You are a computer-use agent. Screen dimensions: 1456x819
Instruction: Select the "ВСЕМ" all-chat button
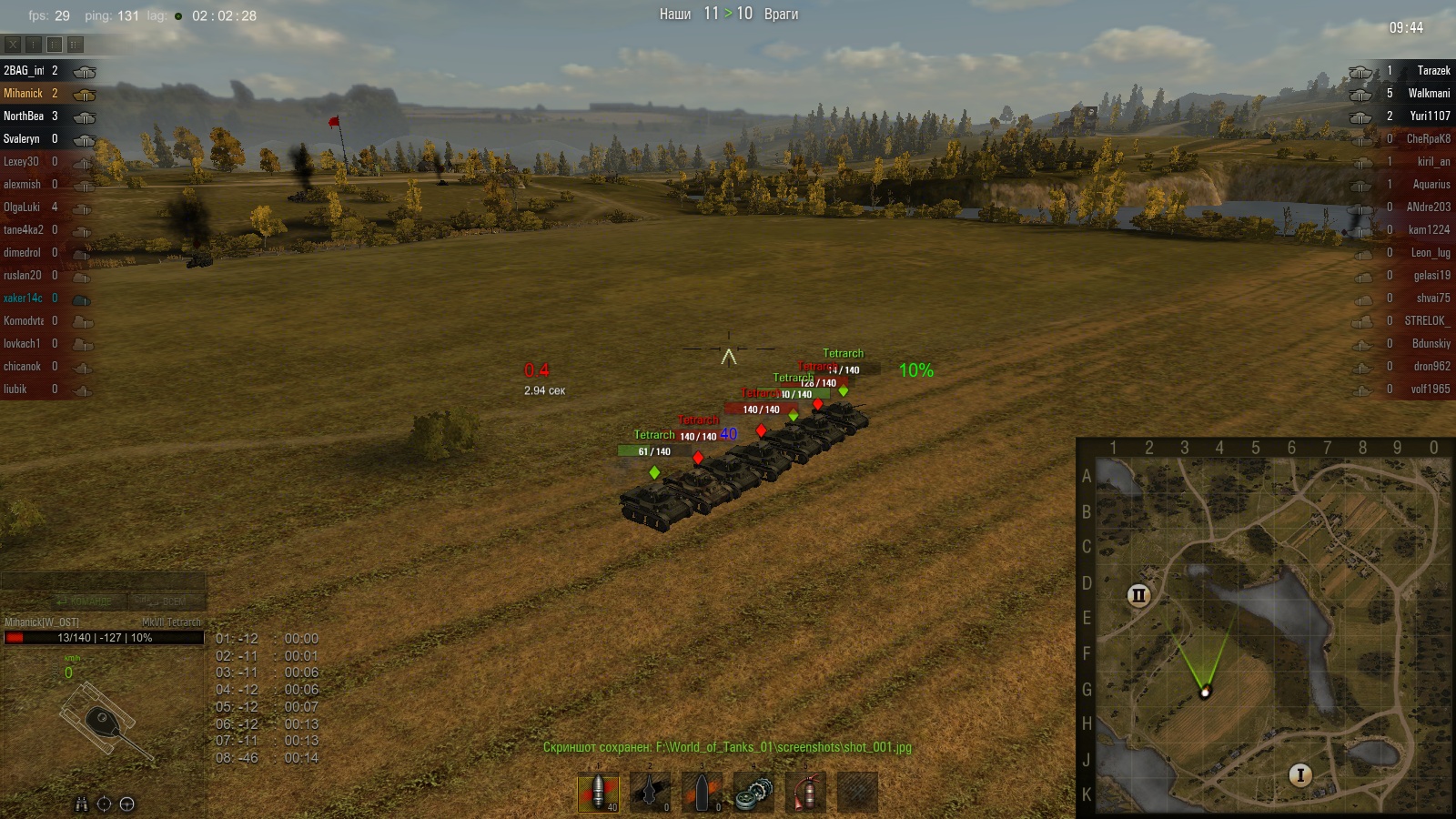coord(169,602)
